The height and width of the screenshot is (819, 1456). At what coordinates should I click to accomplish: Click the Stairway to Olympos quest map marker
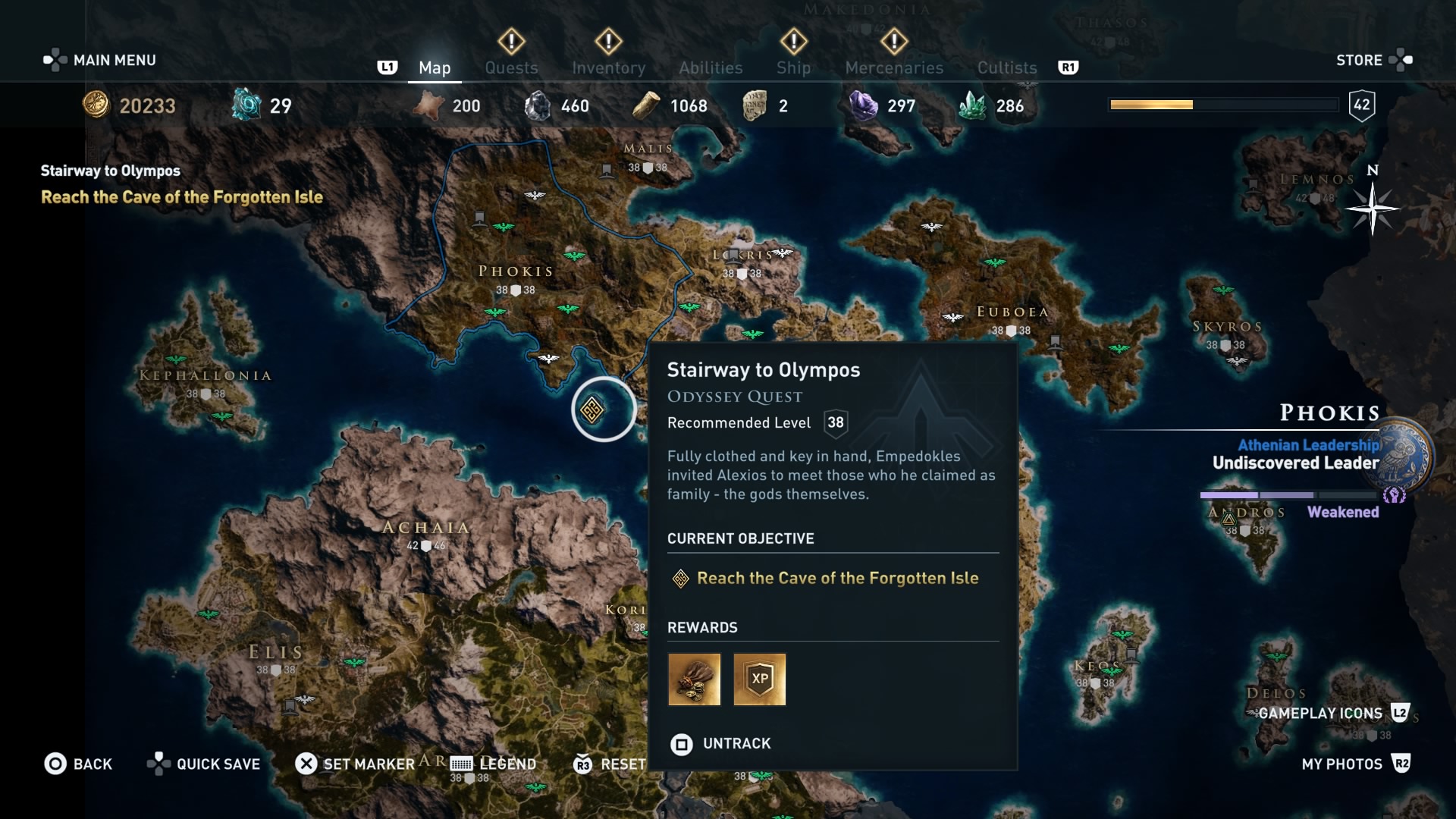592,410
